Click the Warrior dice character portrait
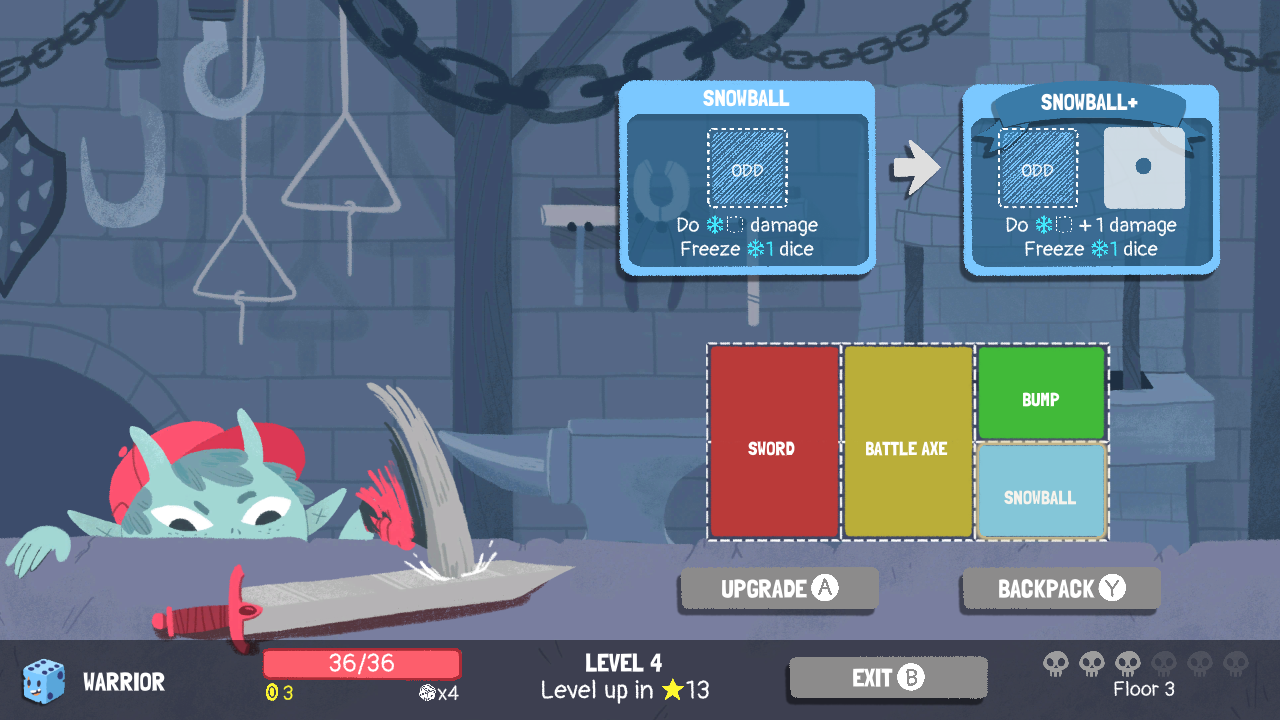 [x=44, y=681]
